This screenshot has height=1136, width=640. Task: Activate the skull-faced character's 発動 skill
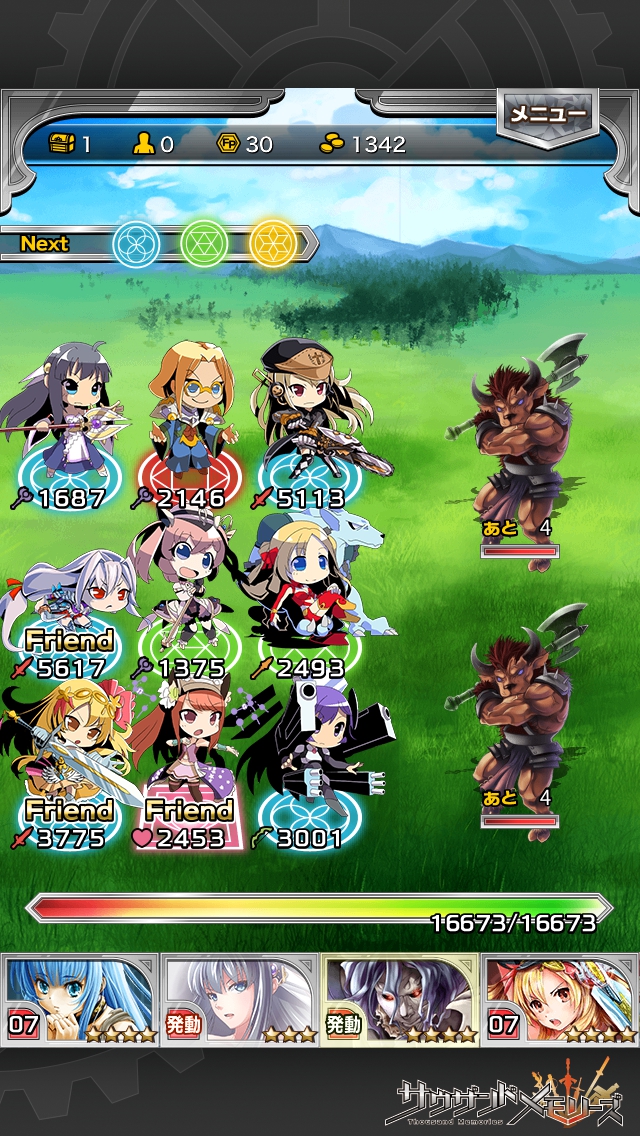tap(400, 999)
